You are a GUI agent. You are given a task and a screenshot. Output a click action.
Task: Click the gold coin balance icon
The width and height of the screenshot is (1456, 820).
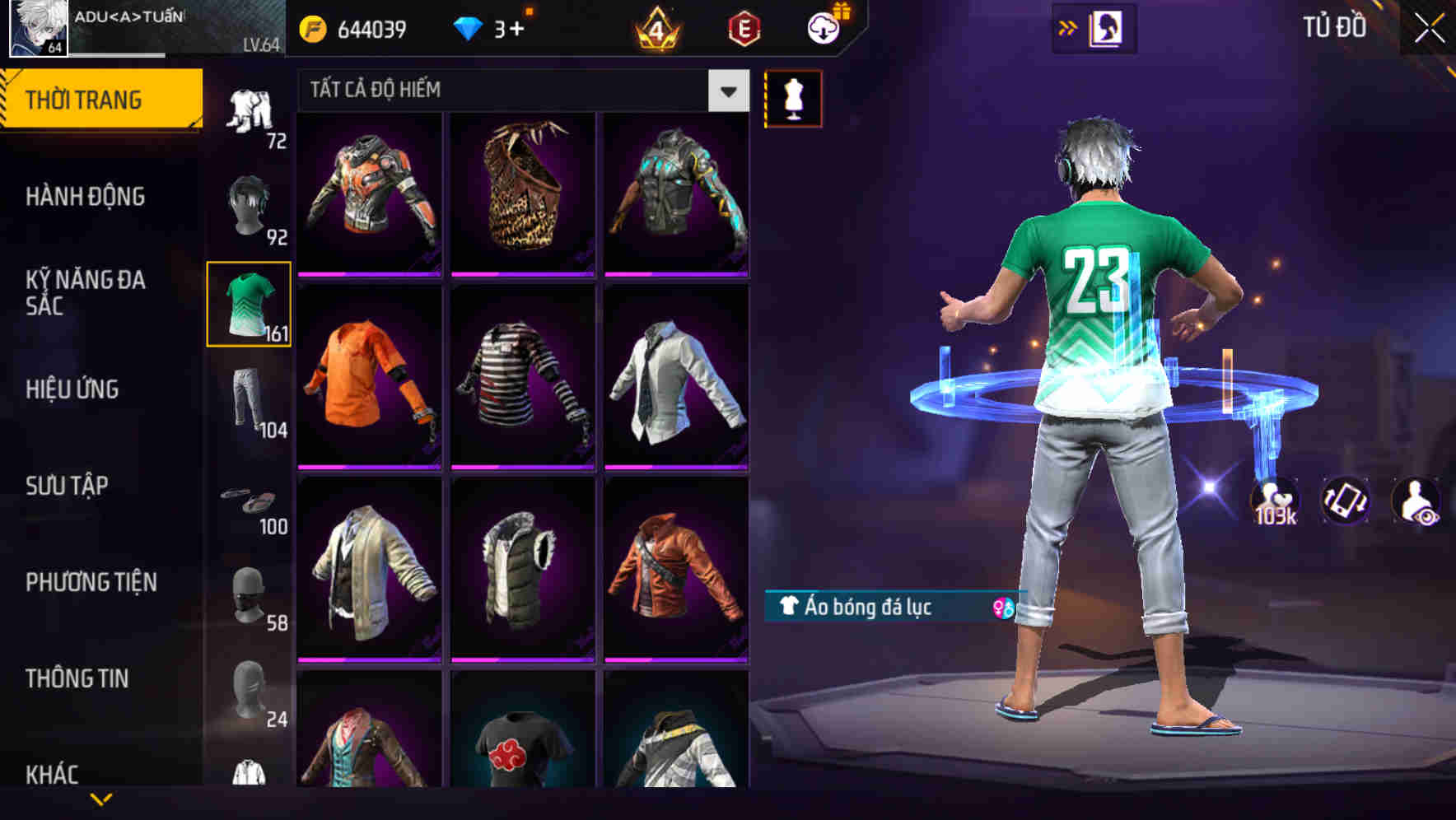click(311, 27)
